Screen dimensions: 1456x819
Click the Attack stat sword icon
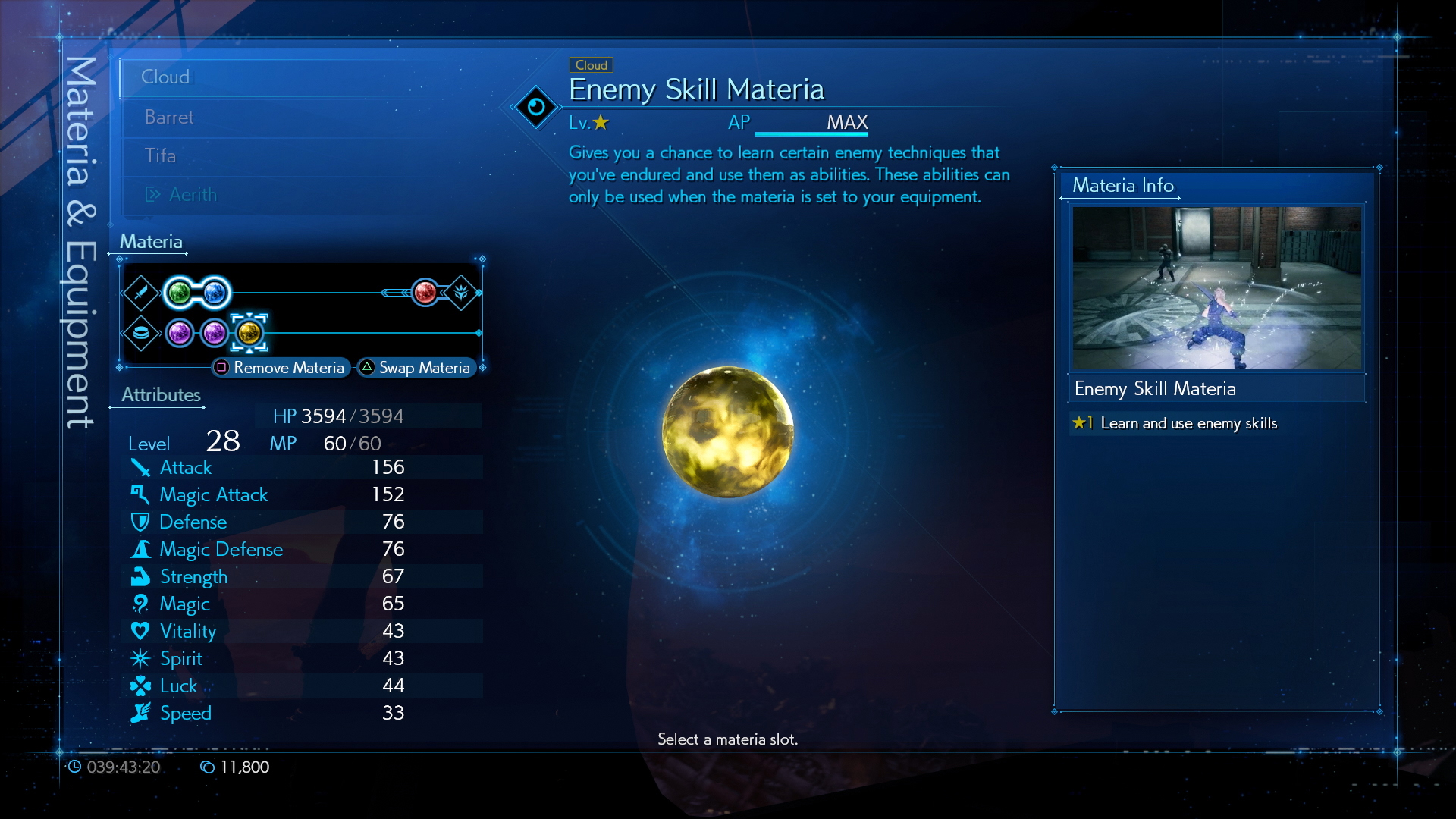pyautogui.click(x=141, y=467)
